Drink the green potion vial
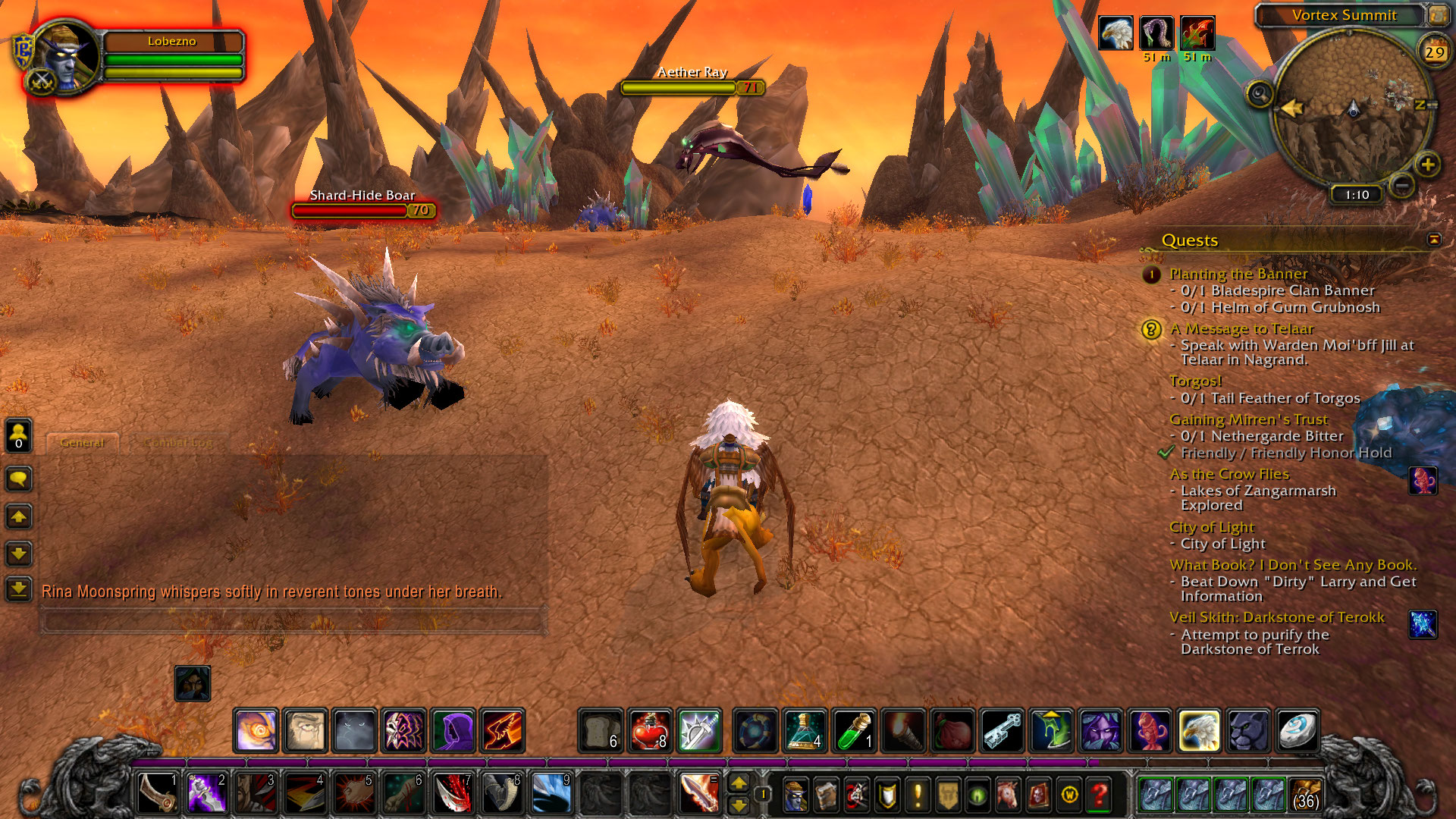1456x819 pixels. 855,730
